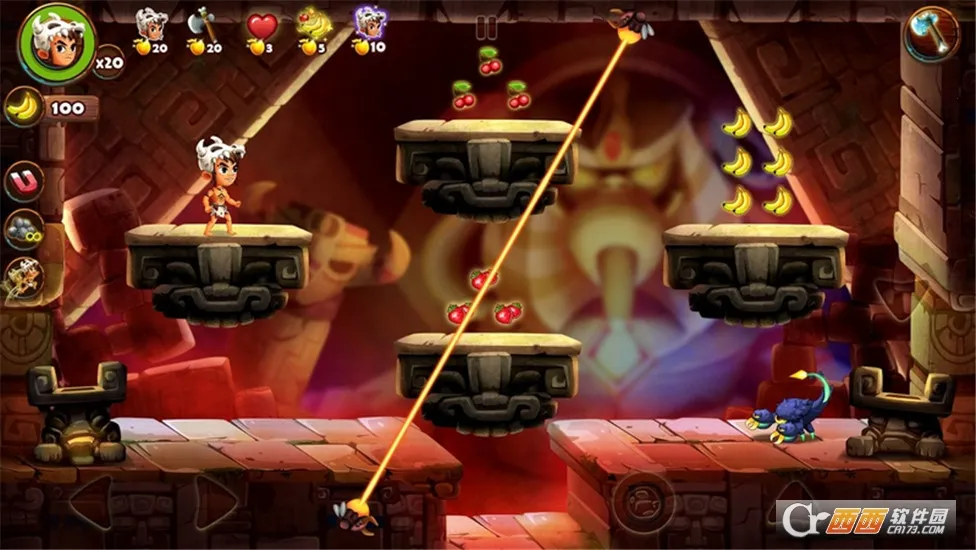Purchase the banana bunch shop item costing 5
The width and height of the screenshot is (976, 550).
[x=314, y=24]
